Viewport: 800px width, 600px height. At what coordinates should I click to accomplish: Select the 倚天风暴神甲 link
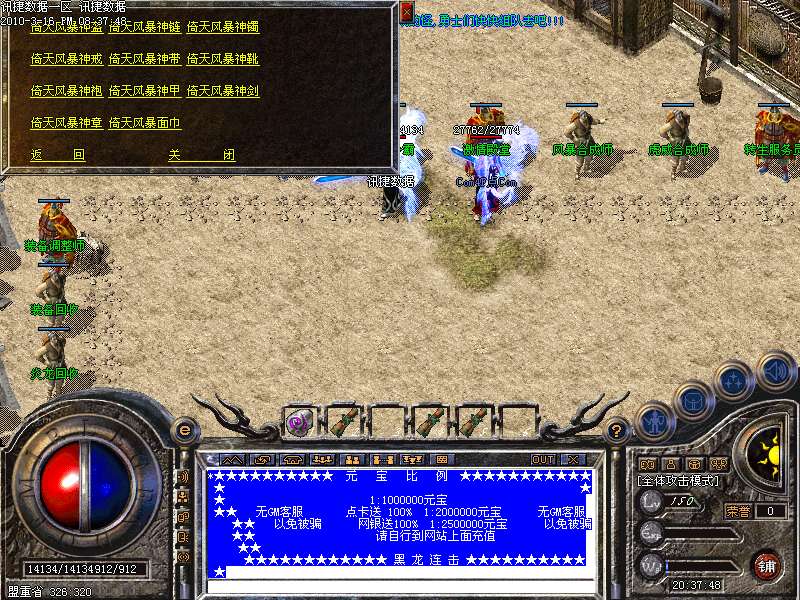click(x=144, y=91)
